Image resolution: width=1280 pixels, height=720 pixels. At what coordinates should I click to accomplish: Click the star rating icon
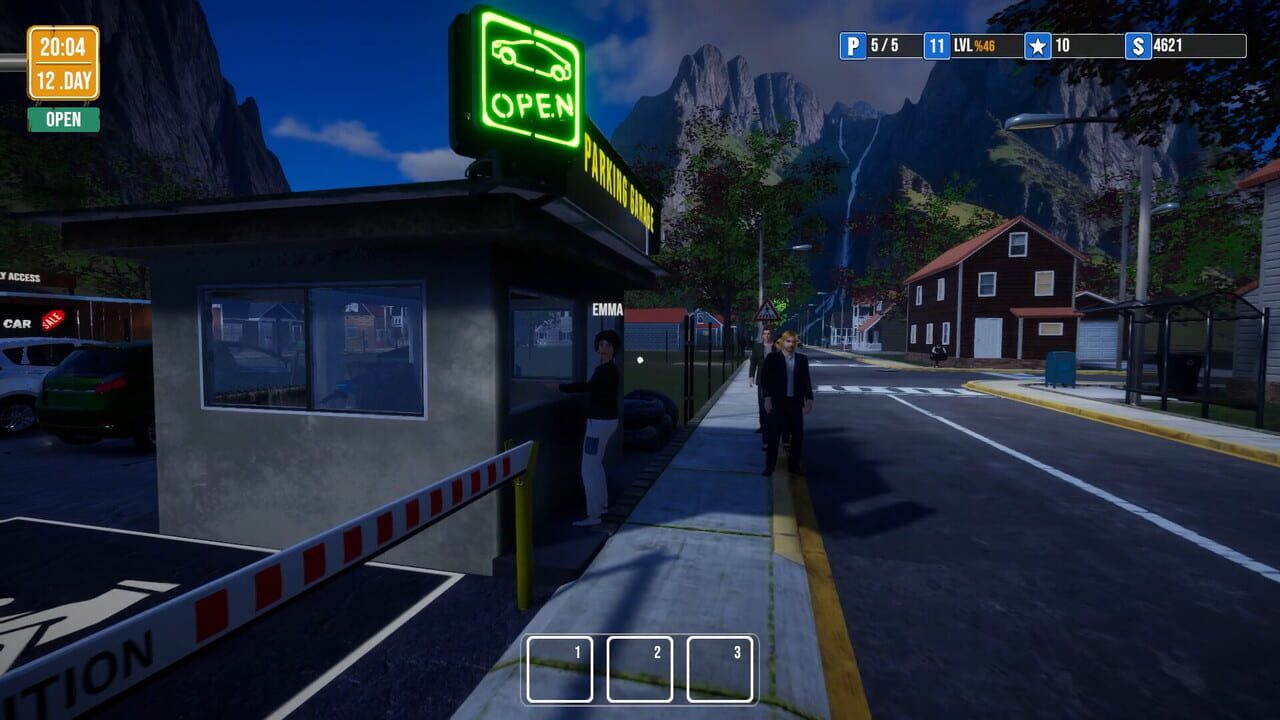[x=1038, y=46]
